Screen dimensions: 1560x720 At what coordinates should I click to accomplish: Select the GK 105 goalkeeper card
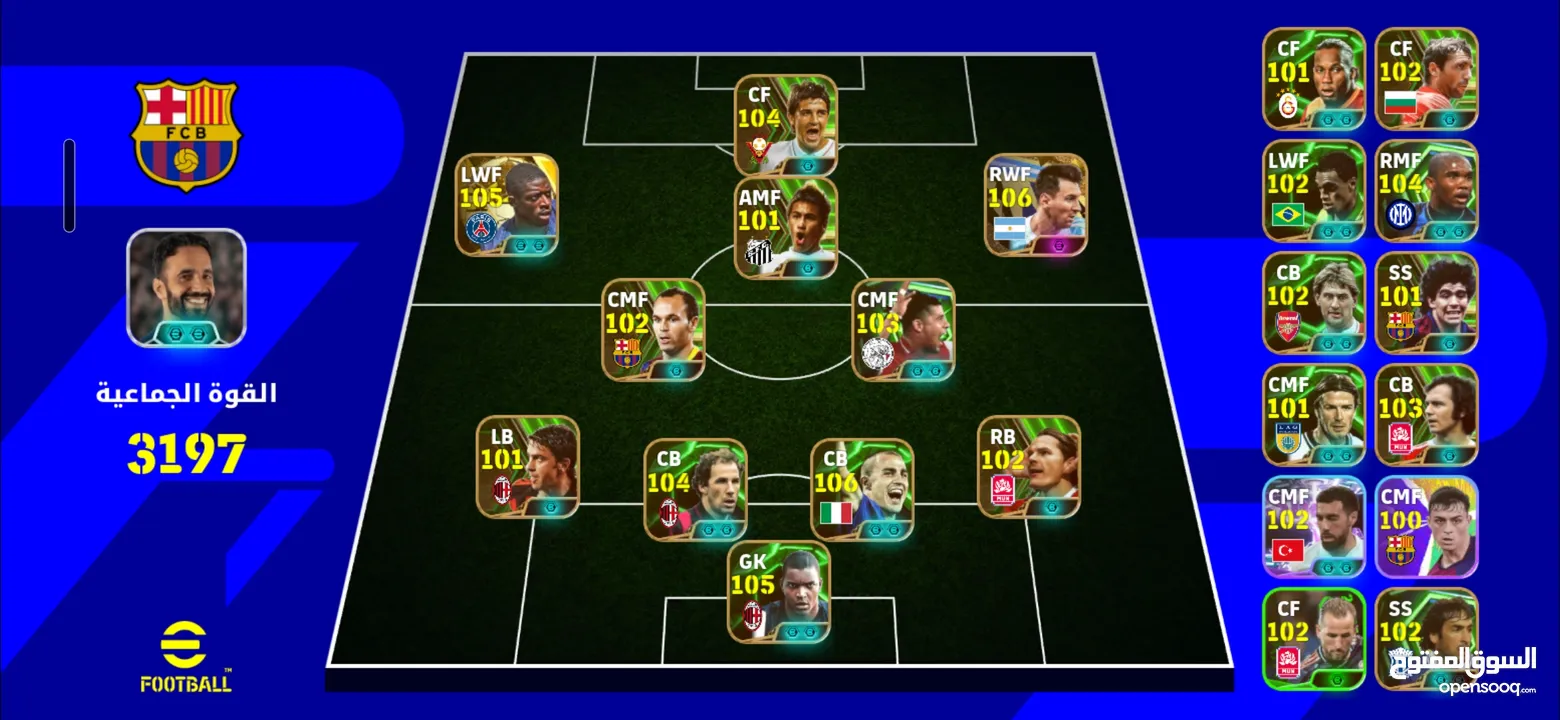[778, 592]
